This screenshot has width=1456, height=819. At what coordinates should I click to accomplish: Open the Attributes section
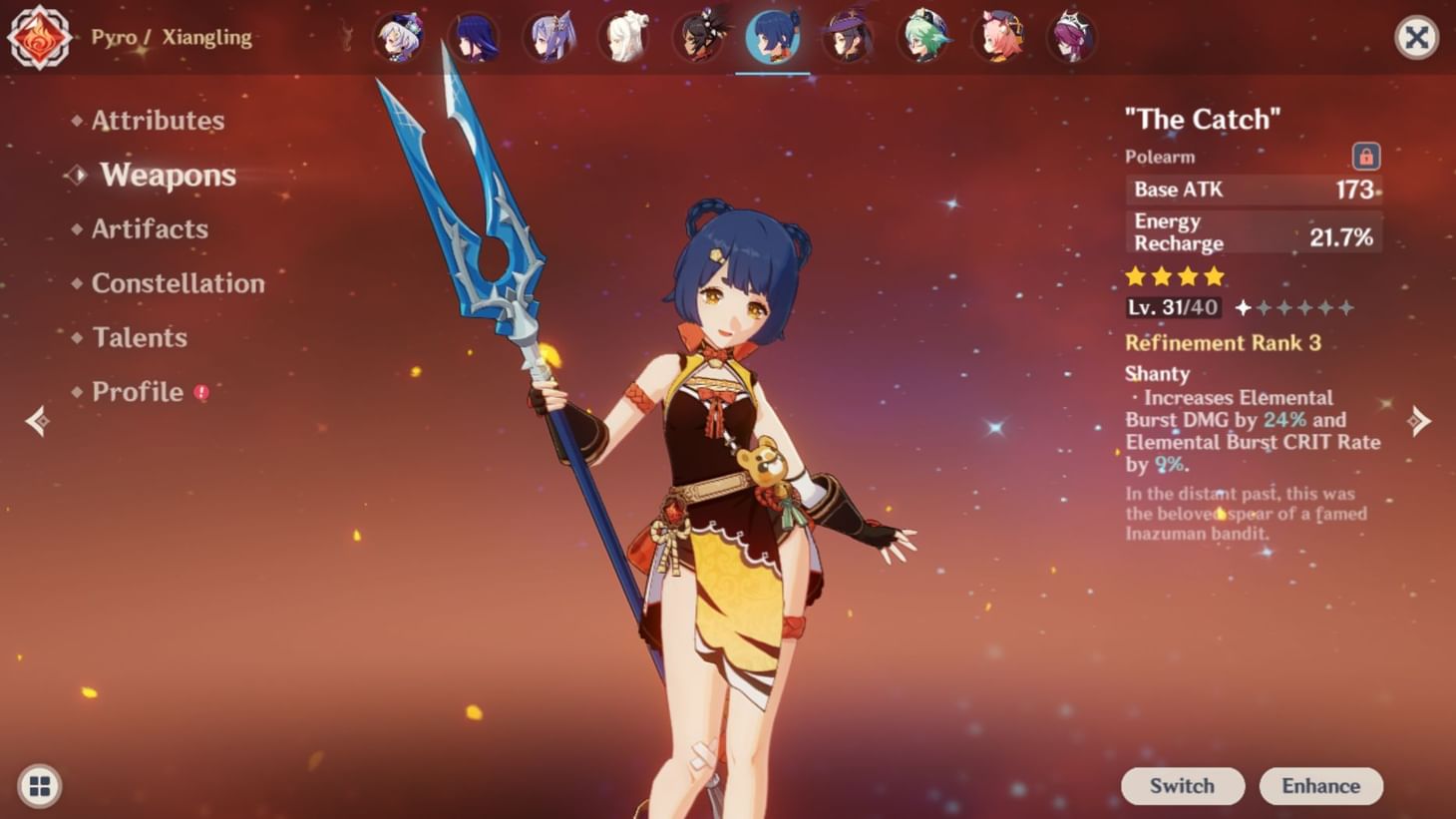pyautogui.click(x=157, y=120)
